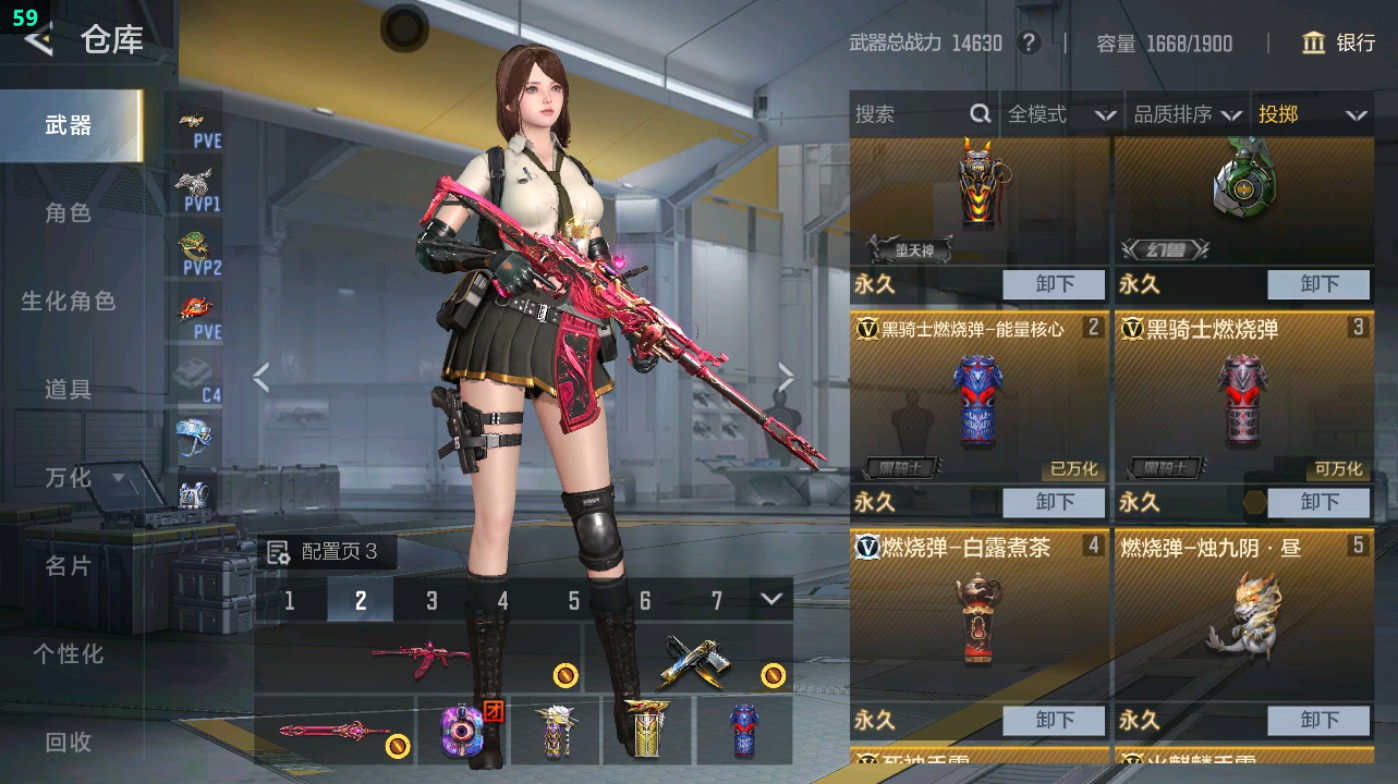Open the 品质排序 sort dropdown

(1187, 115)
